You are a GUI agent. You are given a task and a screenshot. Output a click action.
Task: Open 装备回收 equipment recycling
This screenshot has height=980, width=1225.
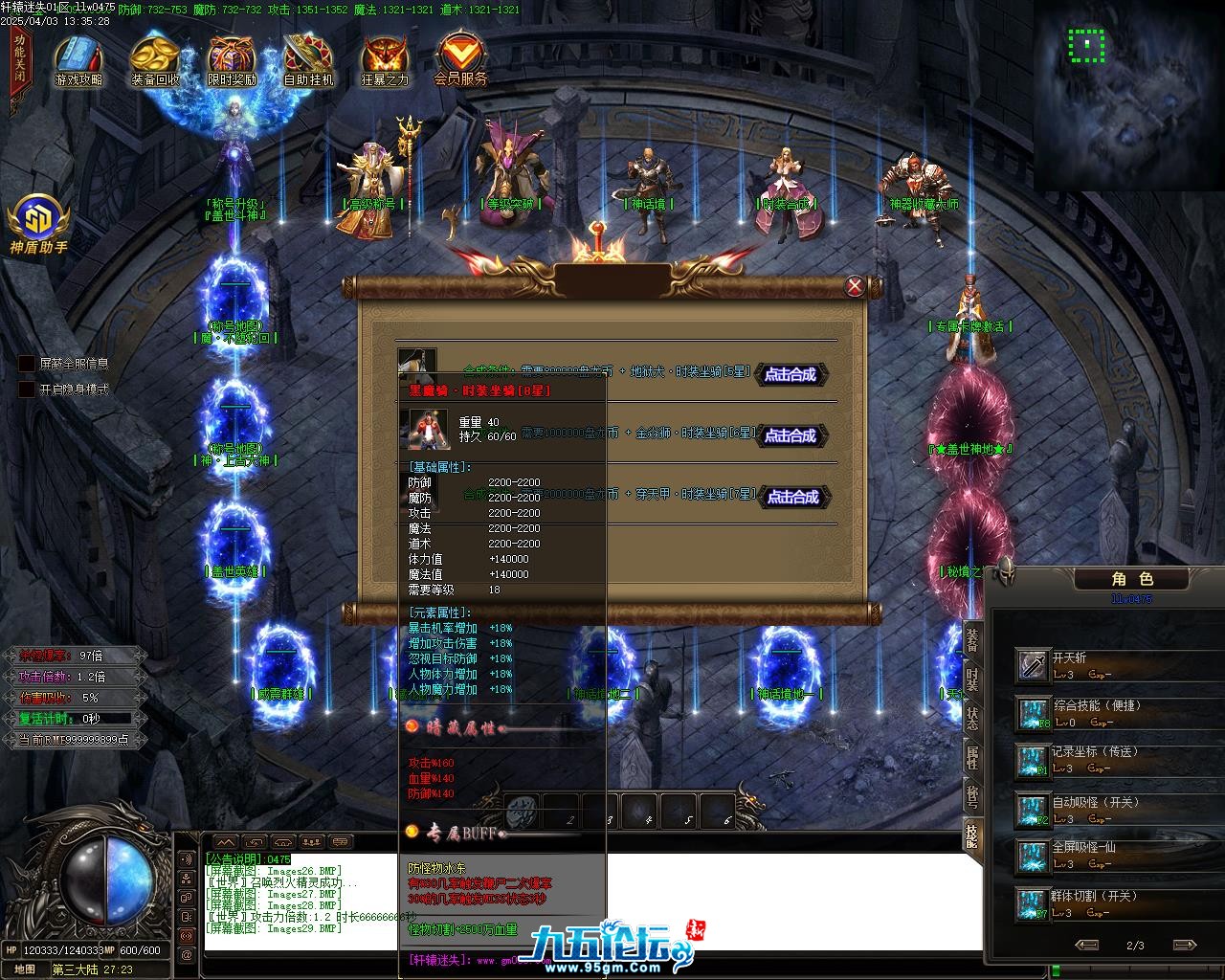(x=155, y=60)
